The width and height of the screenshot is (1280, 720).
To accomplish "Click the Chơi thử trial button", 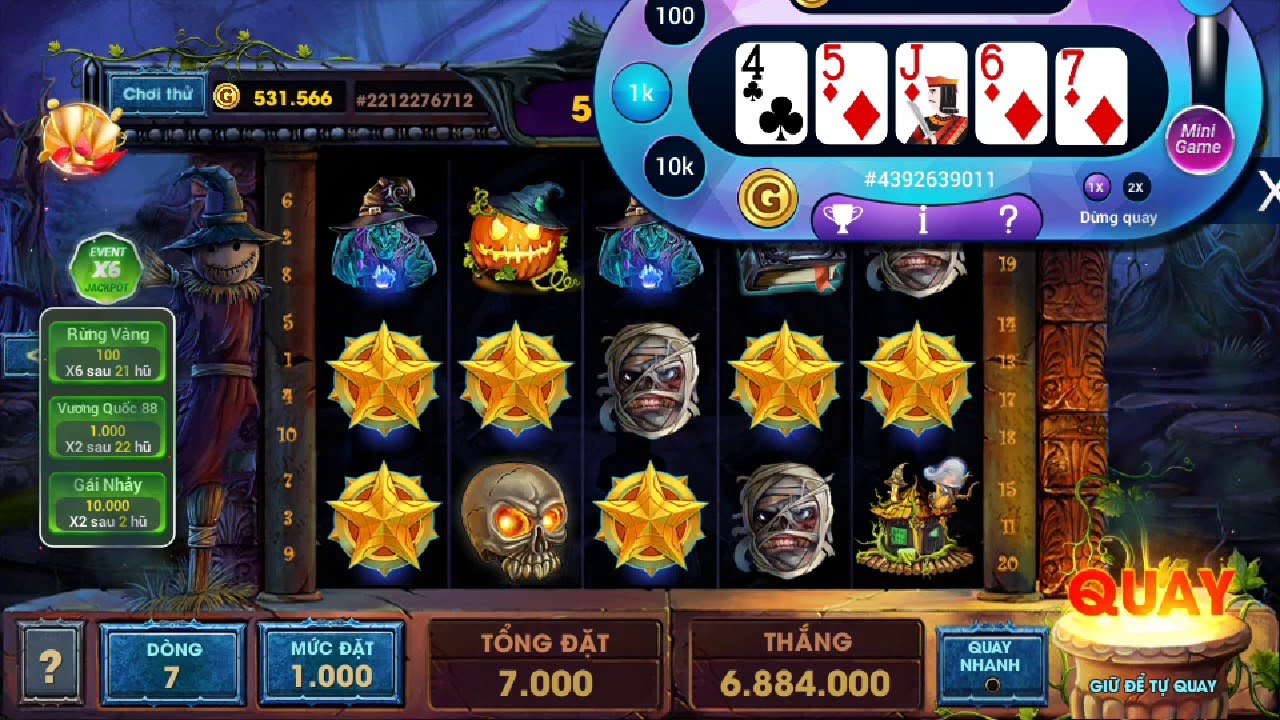I will coord(157,95).
